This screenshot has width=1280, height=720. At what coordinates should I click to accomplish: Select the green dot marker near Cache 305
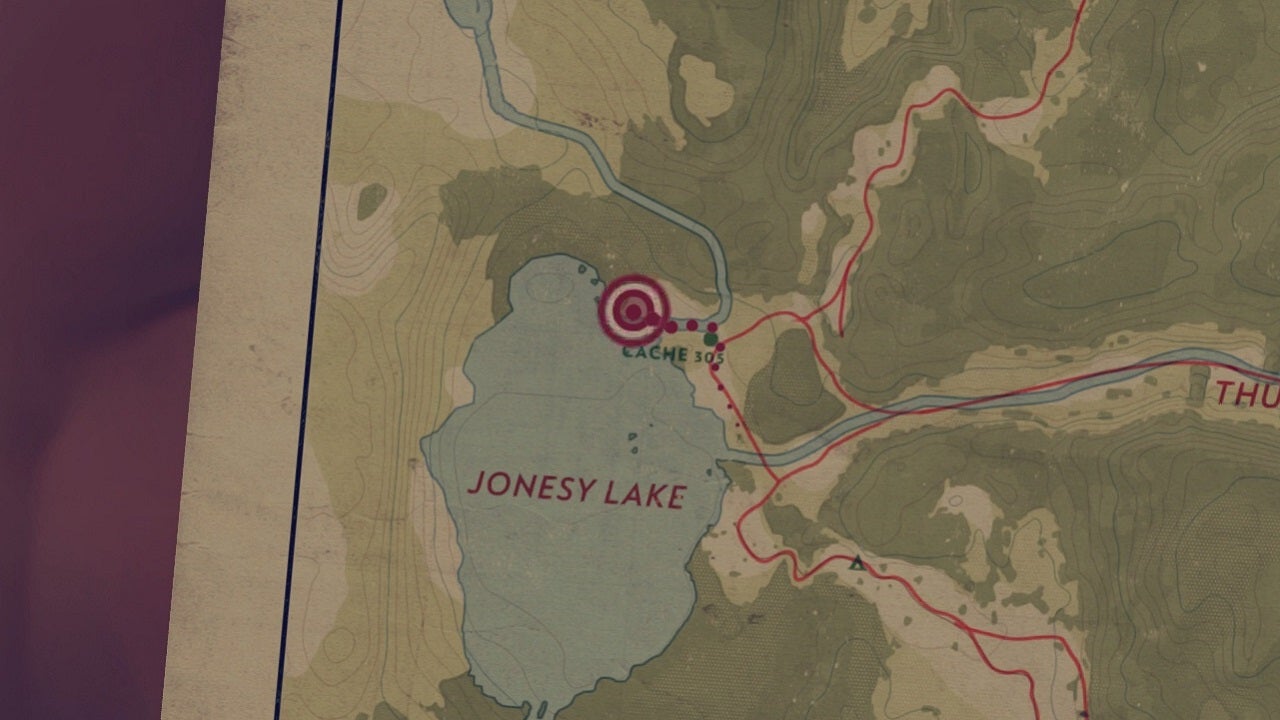(710, 339)
